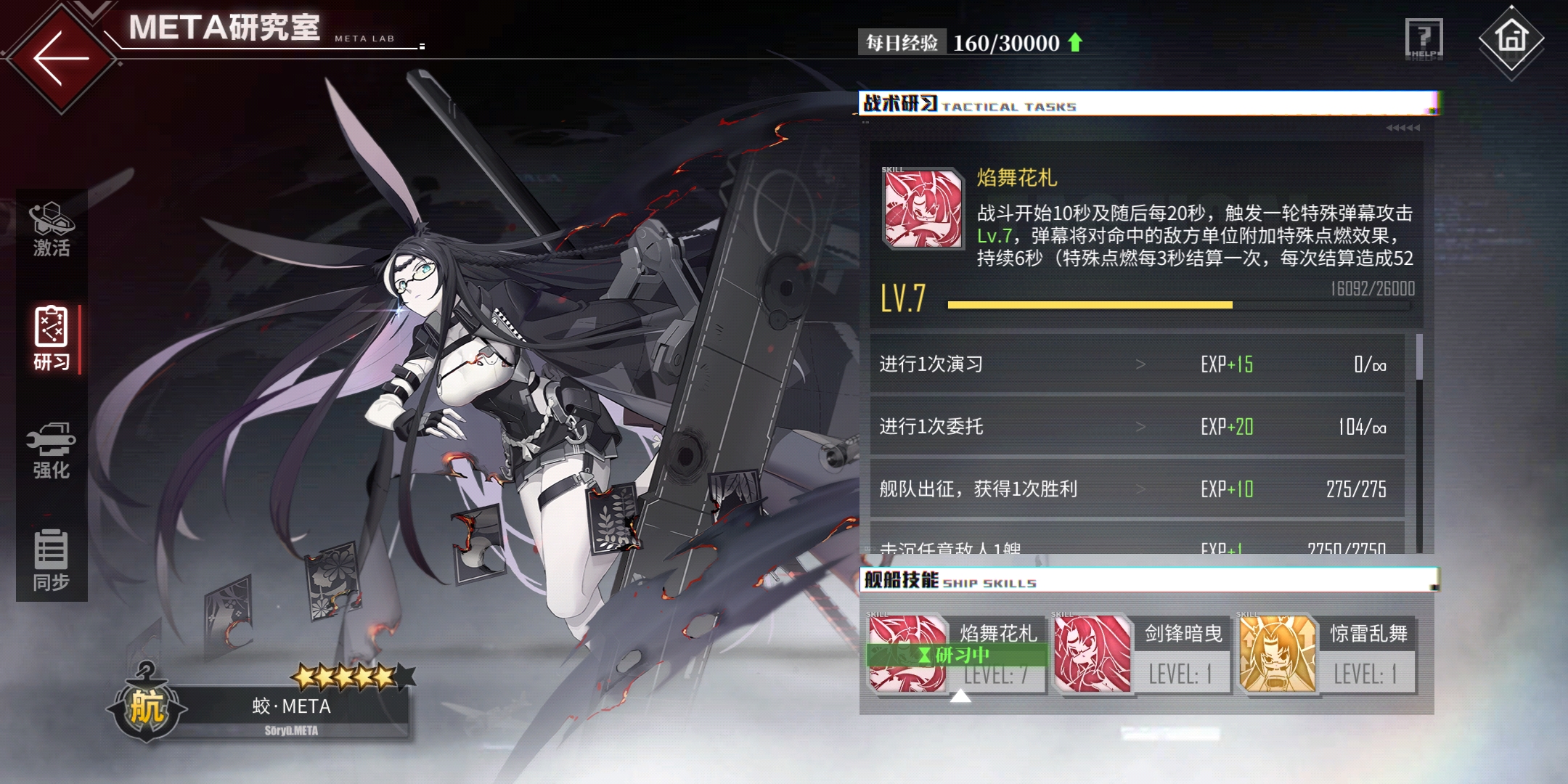Open the 舰队出征 victory task row
This screenshot has height=784, width=1568.
[x=1136, y=489]
